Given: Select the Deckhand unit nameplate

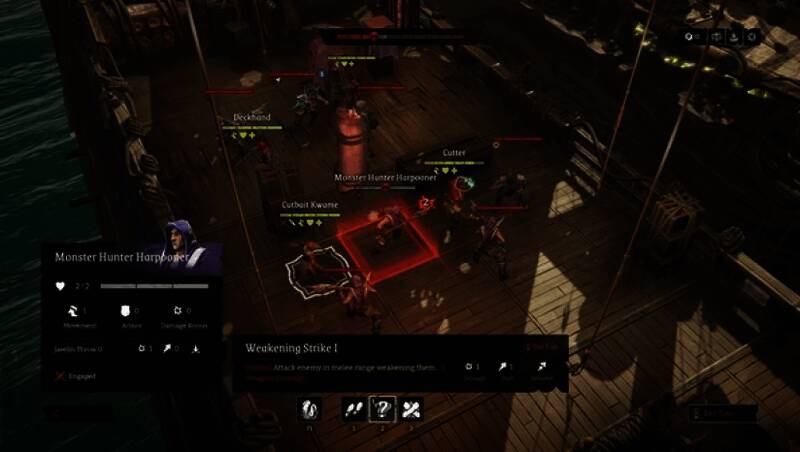Looking at the screenshot, I should [x=253, y=118].
